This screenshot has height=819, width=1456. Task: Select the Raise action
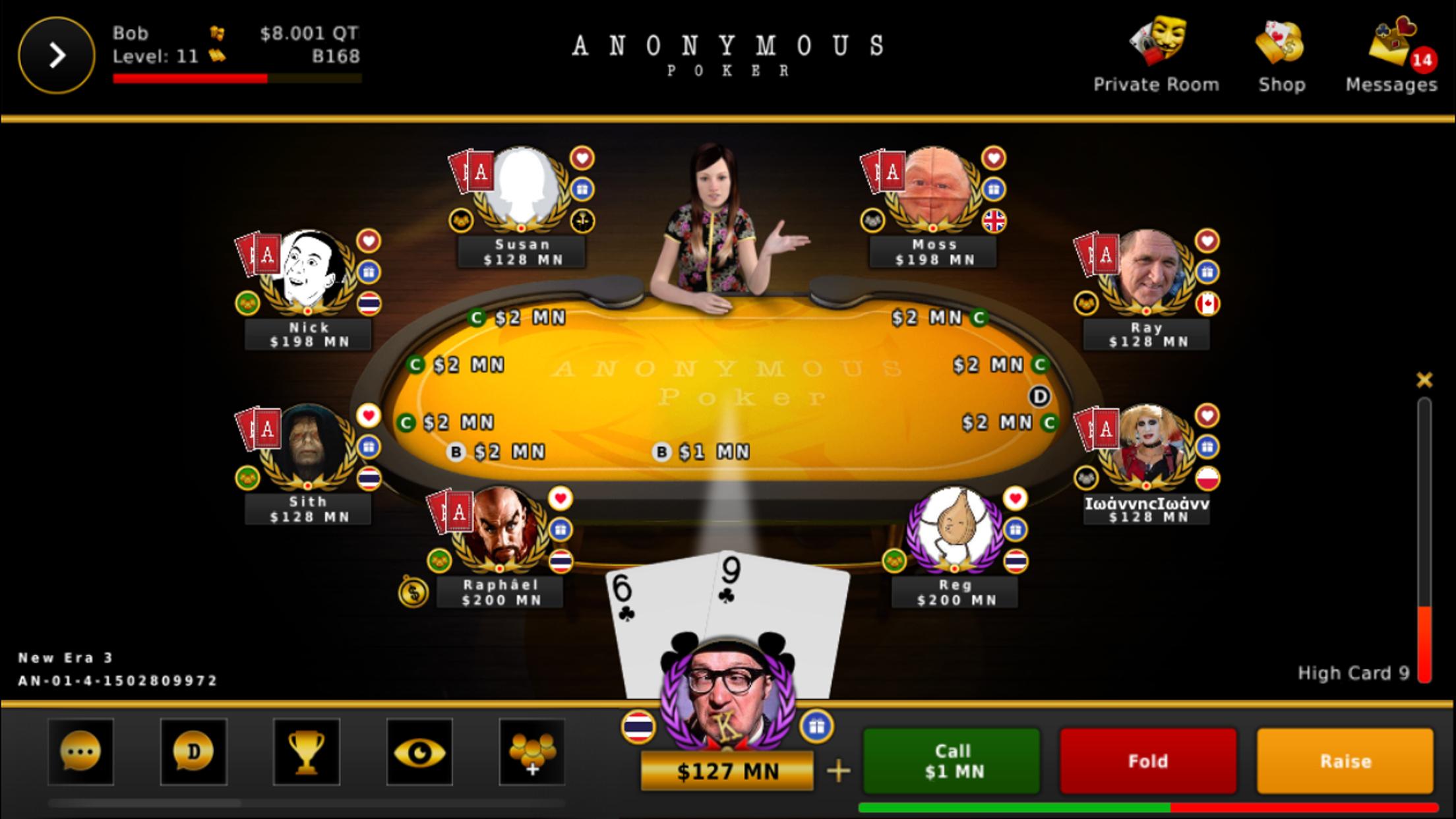[x=1346, y=762]
